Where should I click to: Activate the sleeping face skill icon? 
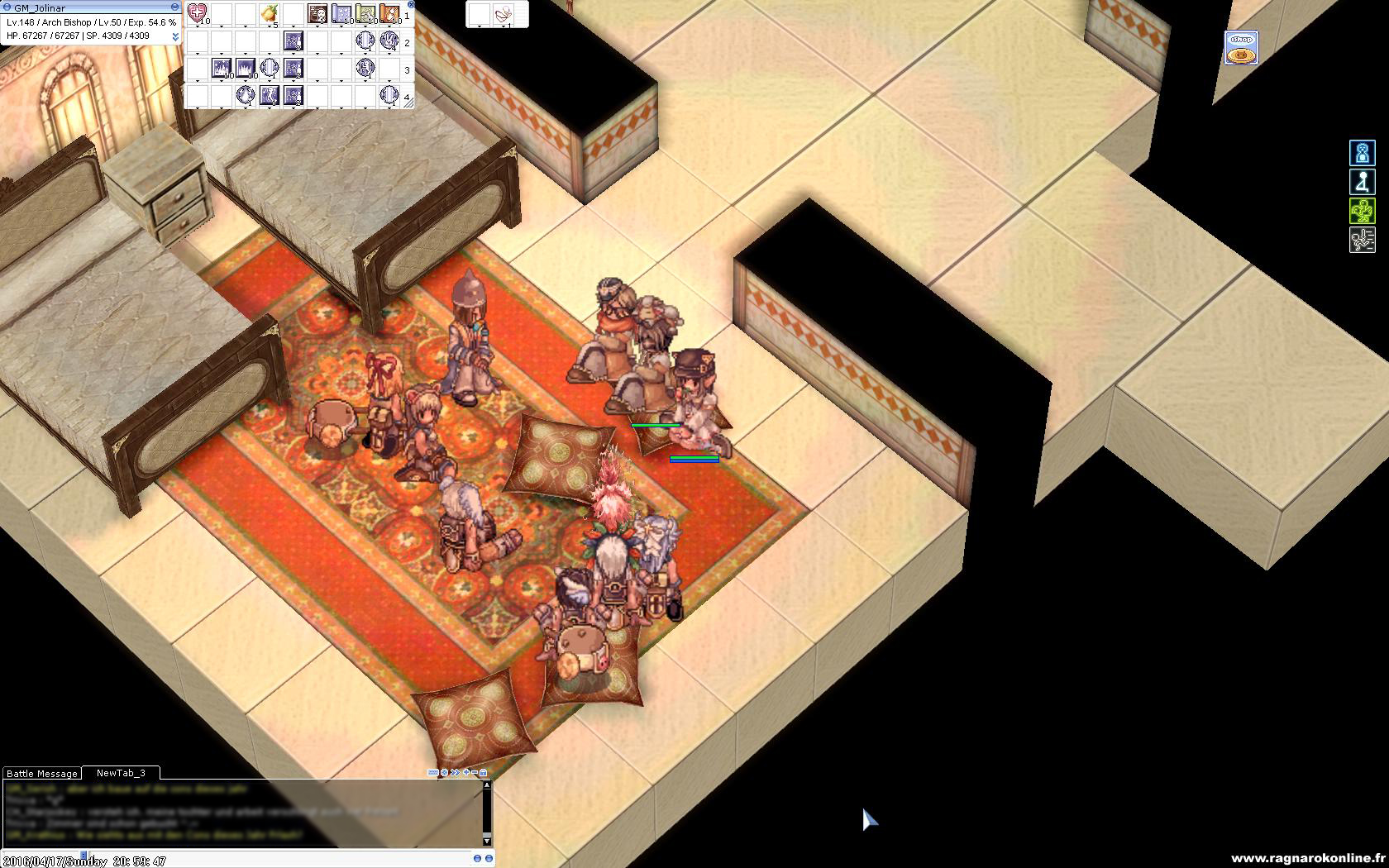click(x=317, y=13)
